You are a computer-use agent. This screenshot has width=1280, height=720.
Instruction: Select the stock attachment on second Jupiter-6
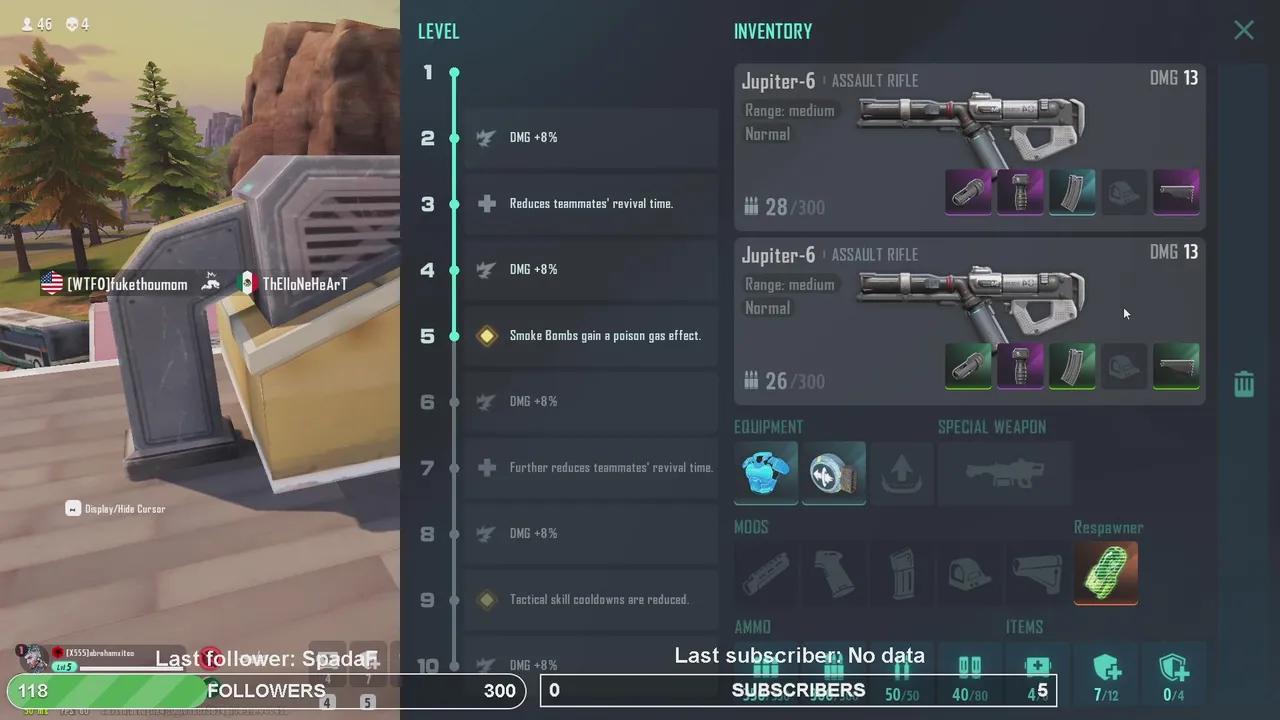1176,366
